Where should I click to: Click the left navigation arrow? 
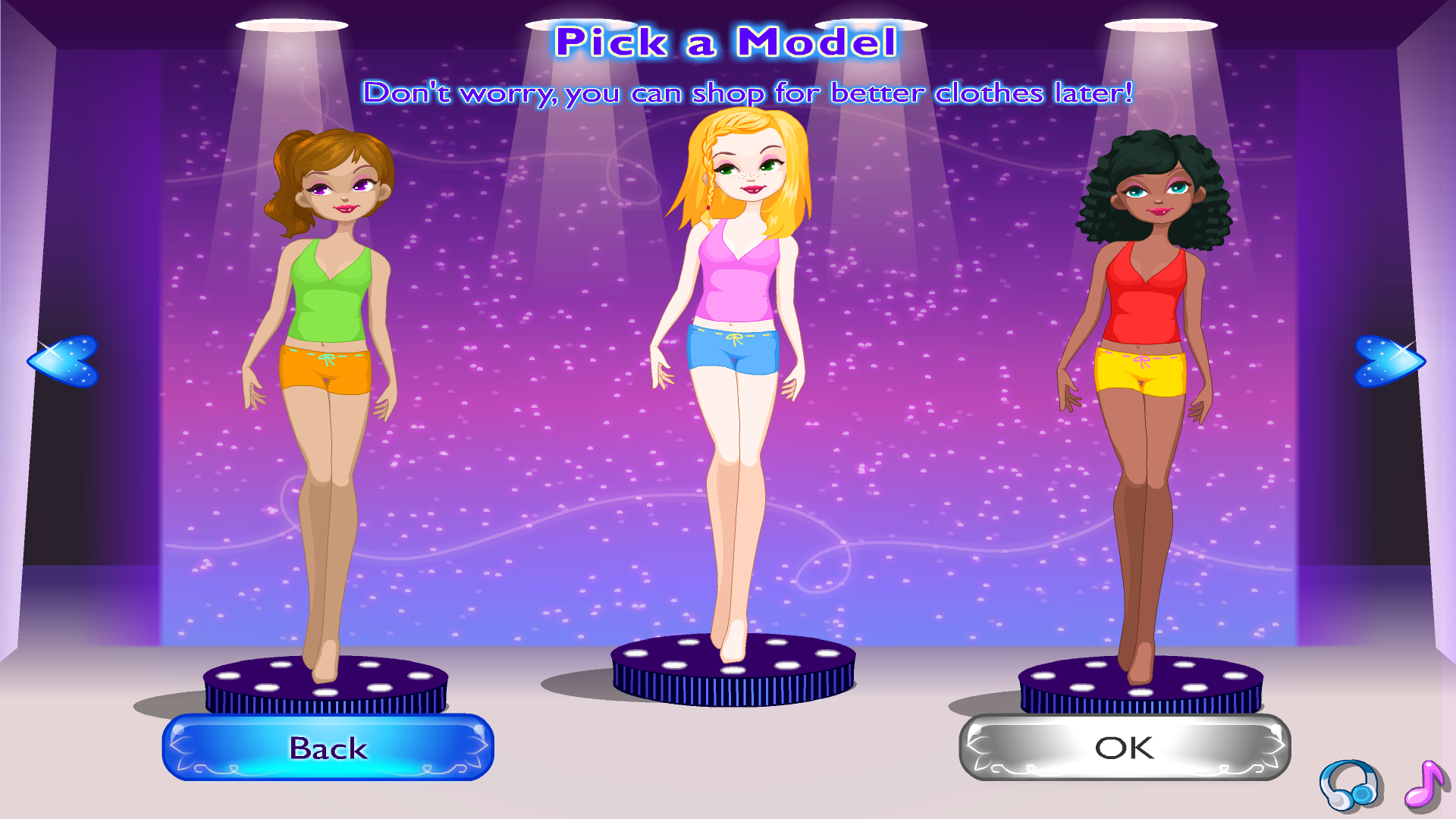point(64,360)
